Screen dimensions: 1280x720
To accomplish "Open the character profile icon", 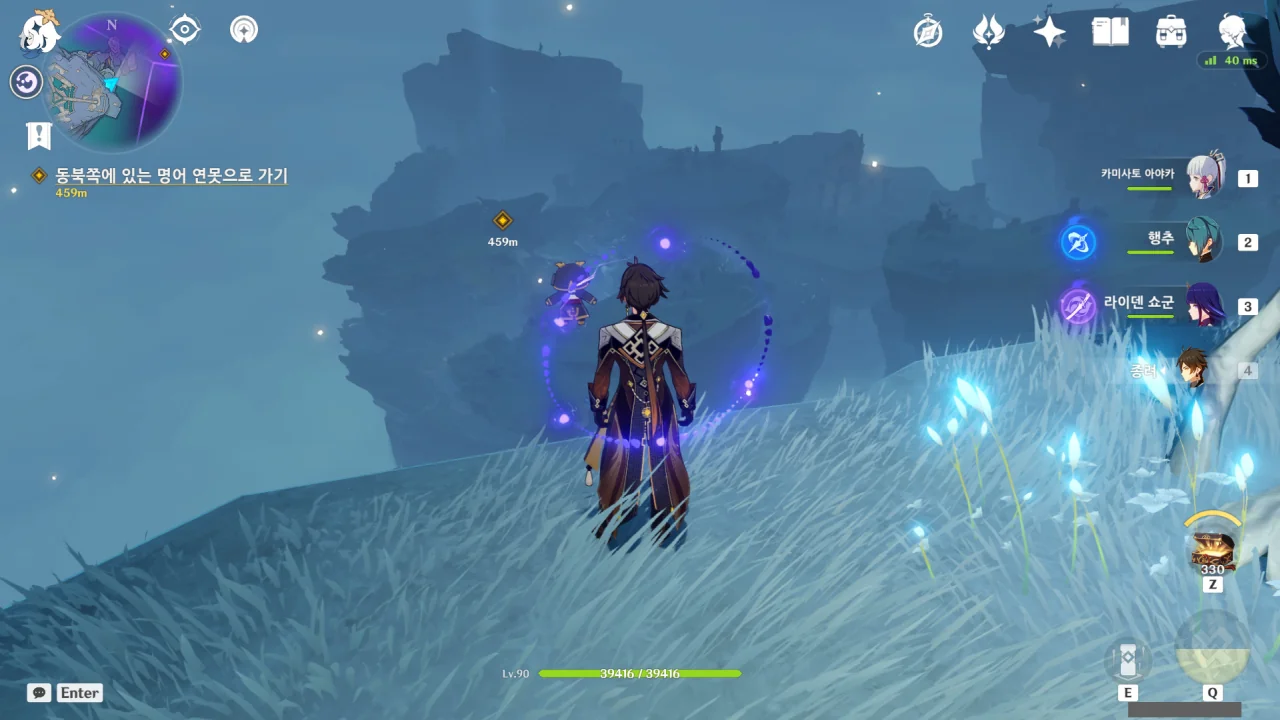I will pos(1232,32).
